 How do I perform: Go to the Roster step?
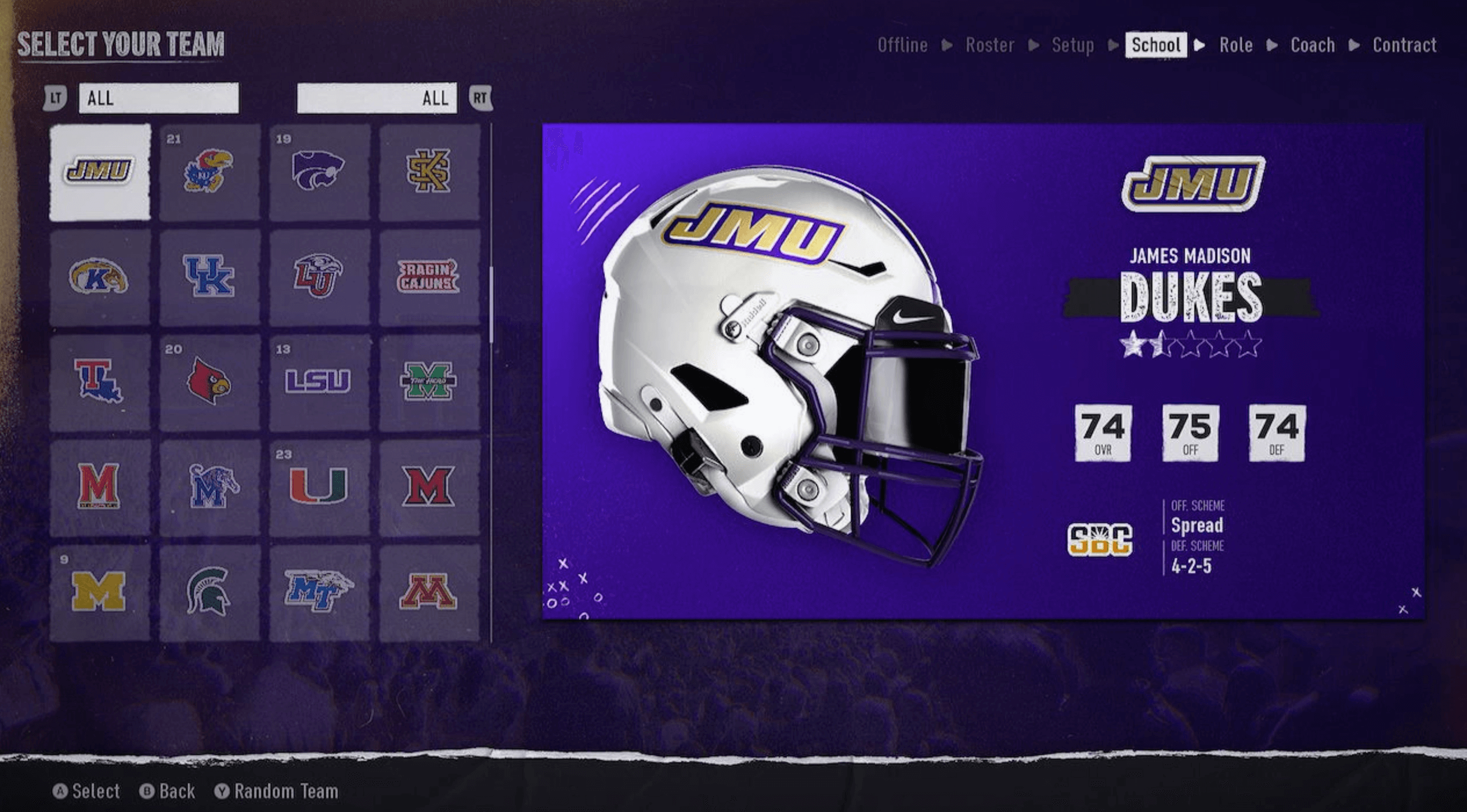989,45
